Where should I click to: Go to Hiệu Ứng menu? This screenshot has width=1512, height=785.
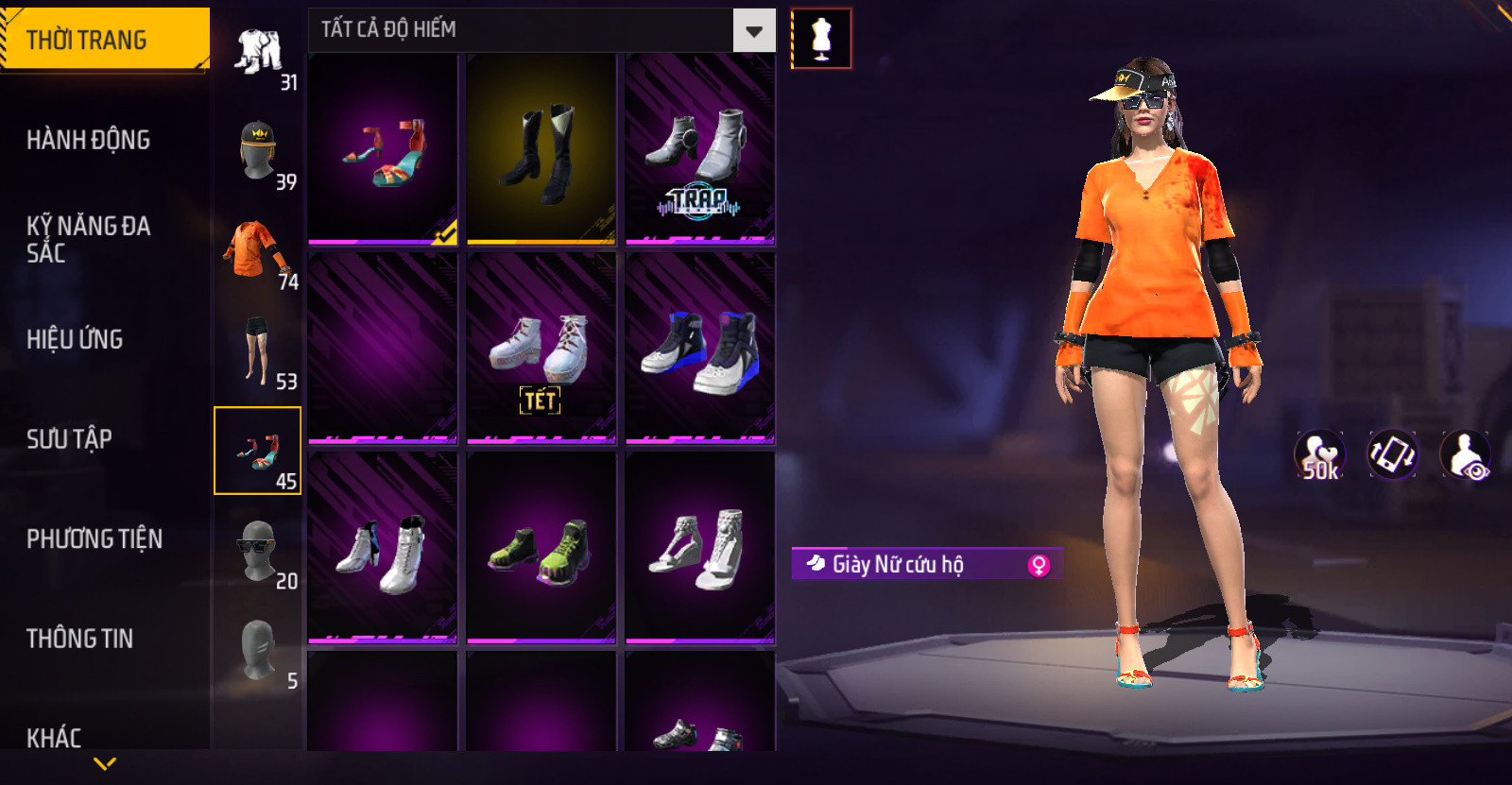point(76,339)
